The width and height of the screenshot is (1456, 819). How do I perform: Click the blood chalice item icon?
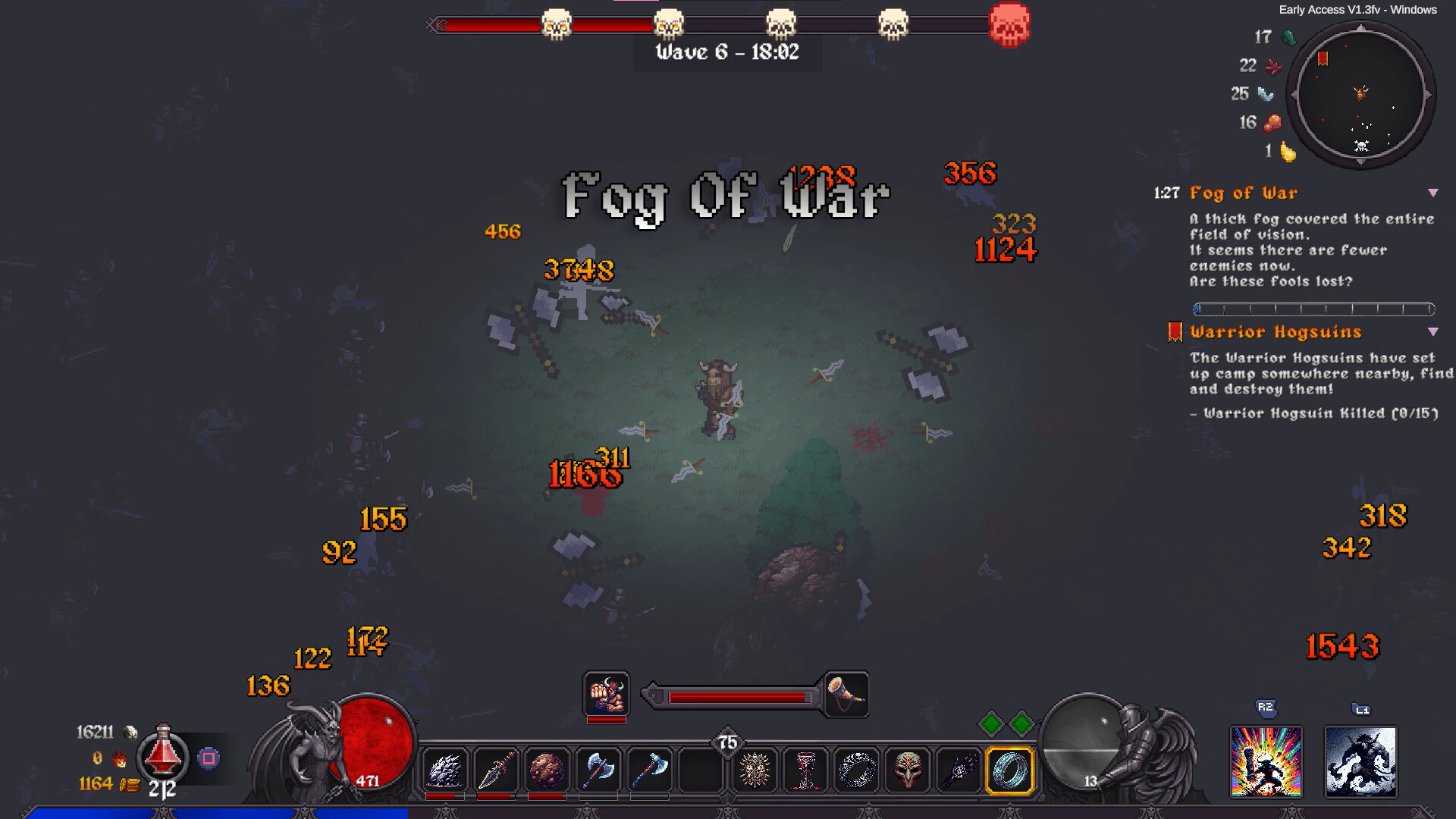pyautogui.click(x=805, y=770)
